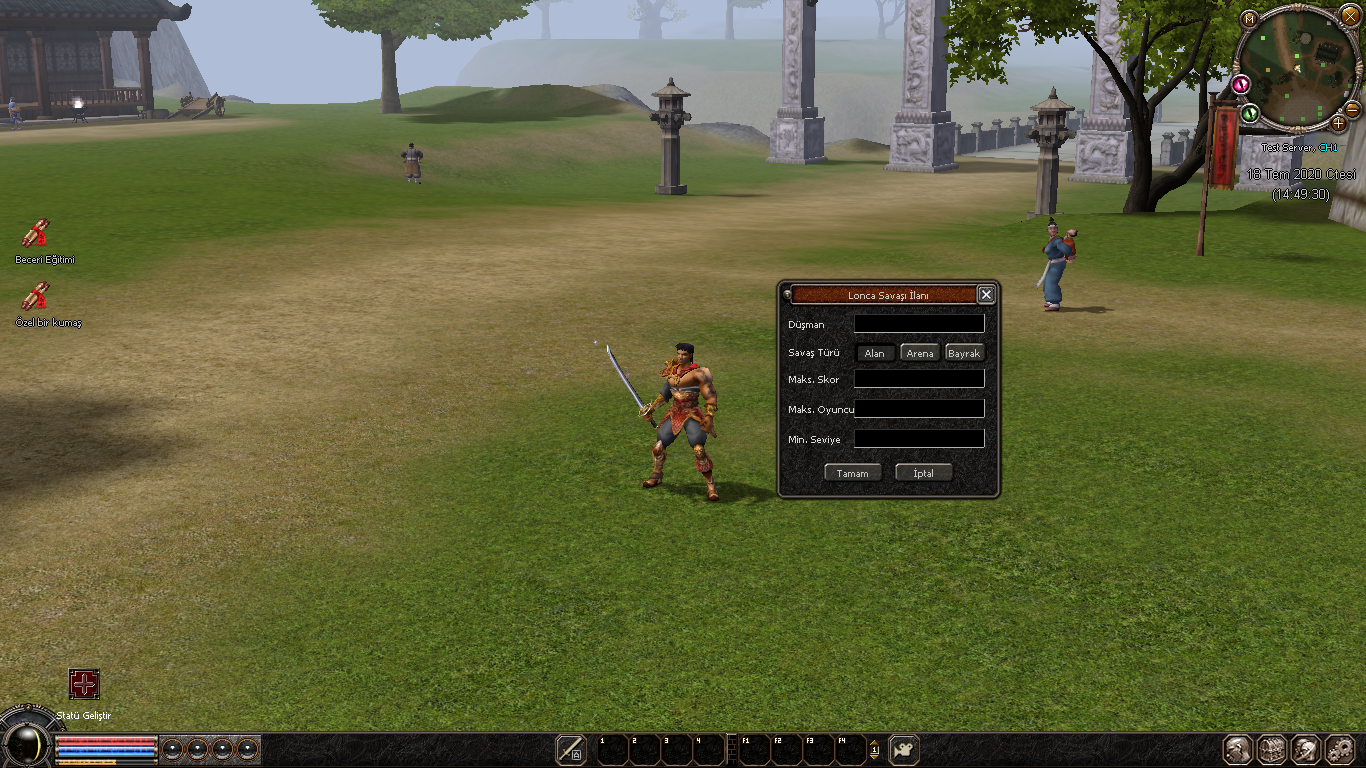Confirm with the Tamam button
This screenshot has height=768, width=1366.
pos(853,473)
